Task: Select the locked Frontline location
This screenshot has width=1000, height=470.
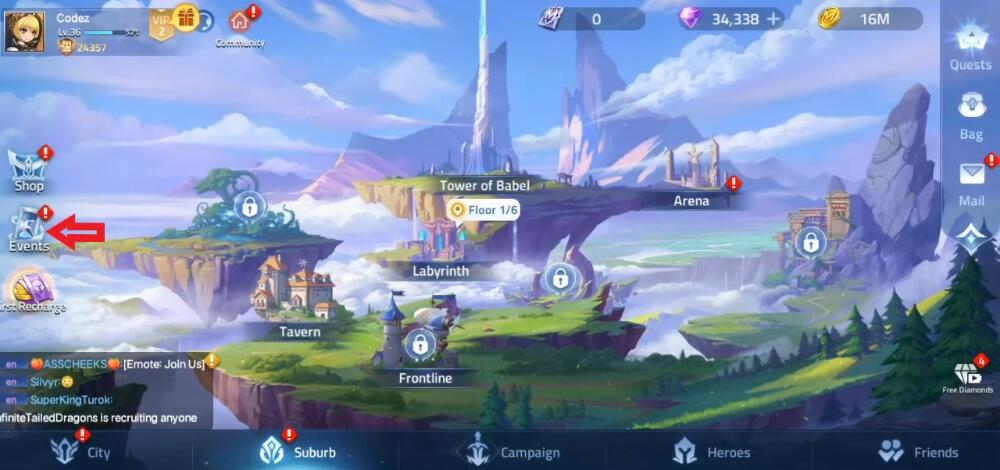Action: [x=420, y=346]
